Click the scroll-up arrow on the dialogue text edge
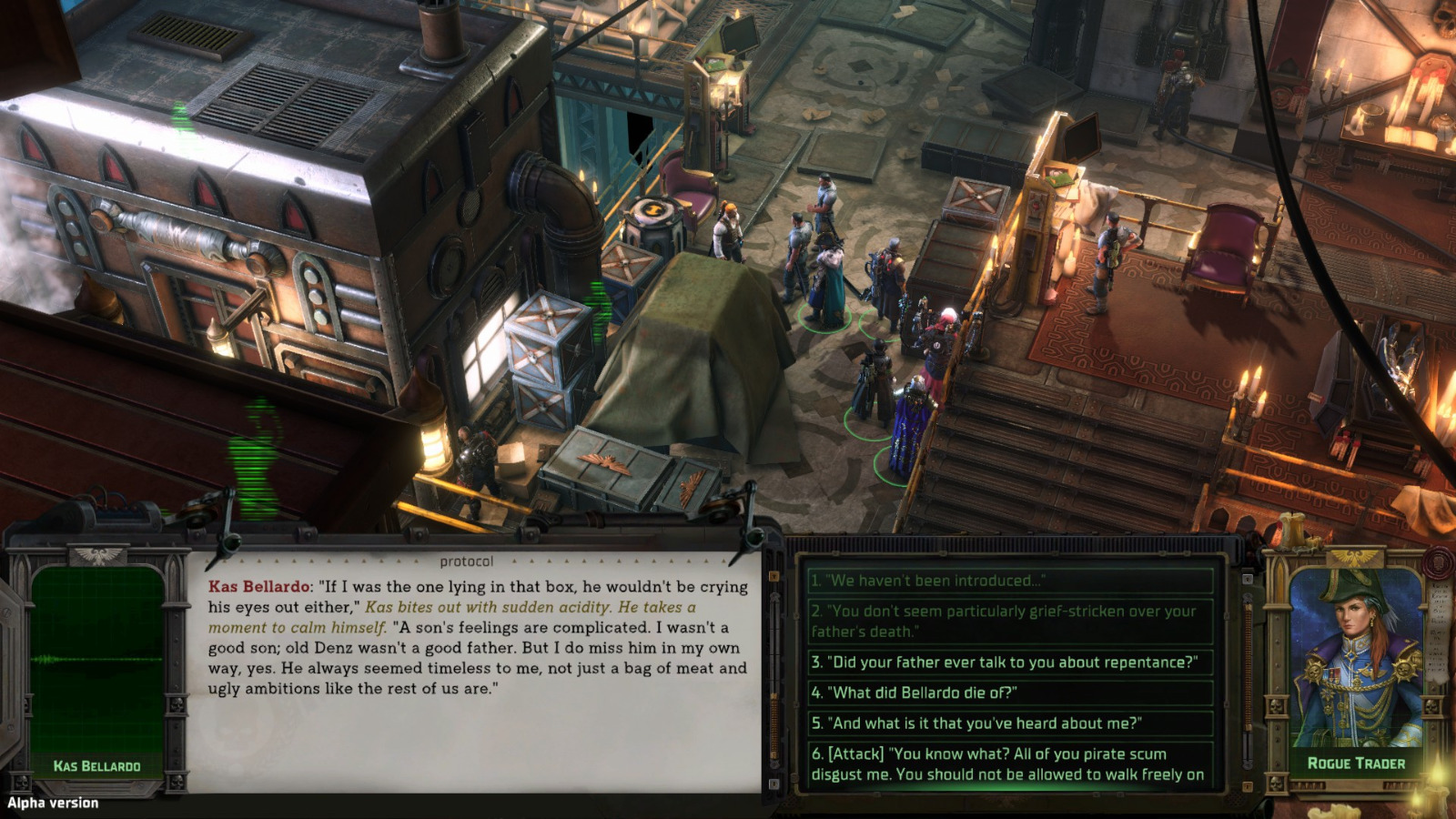Viewport: 1456px width, 819px height. [775, 575]
